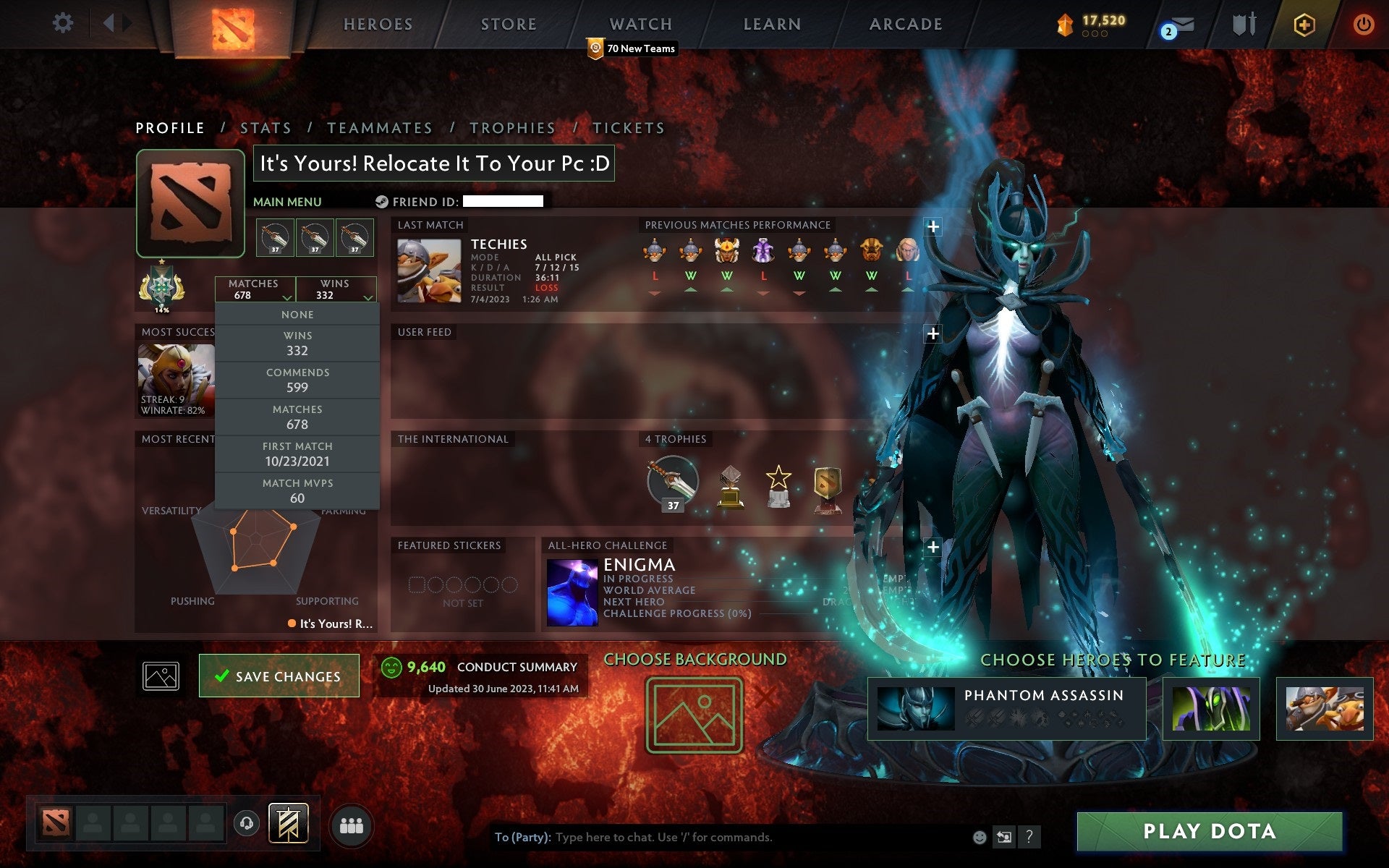Click the SAVE CHANGES button
This screenshot has height=868, width=1389.
[279, 676]
